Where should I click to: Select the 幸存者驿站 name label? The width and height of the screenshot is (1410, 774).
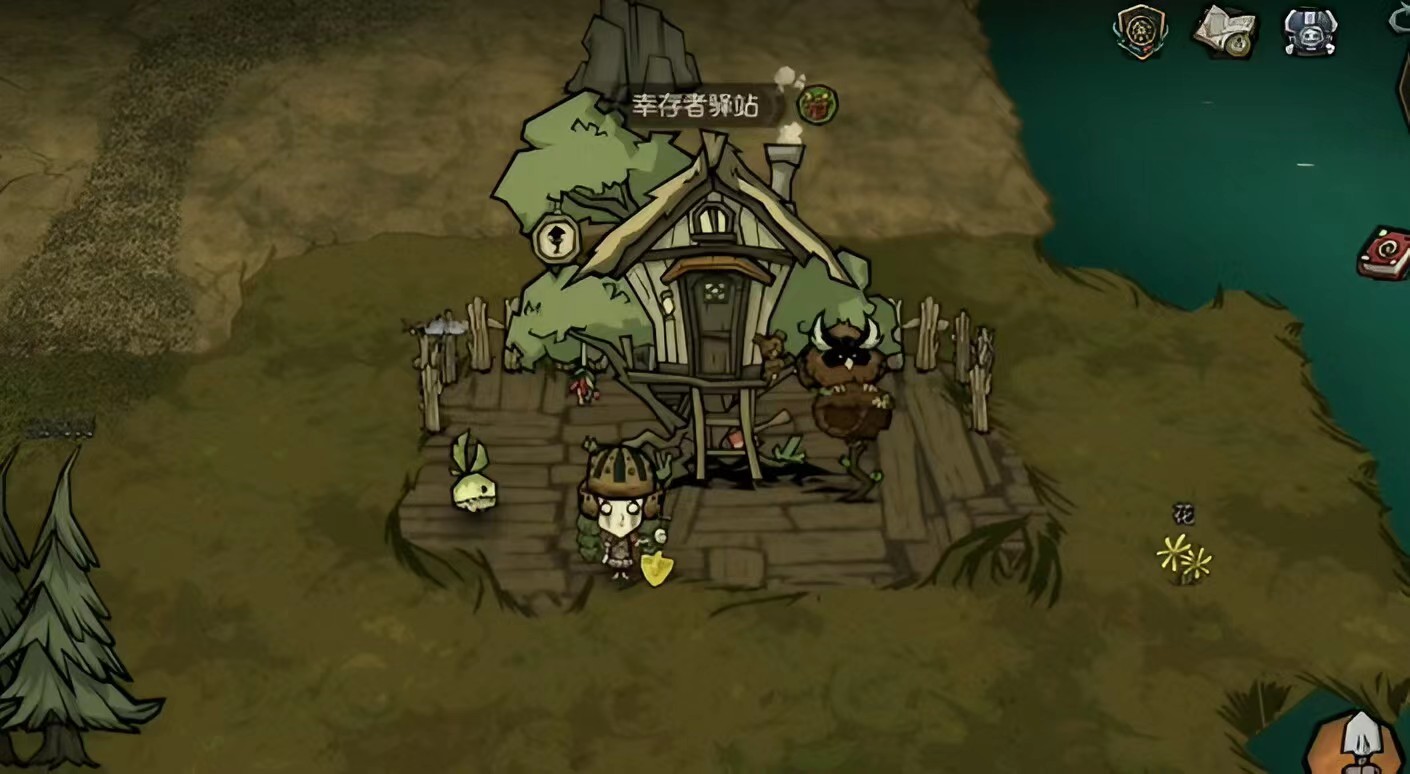coord(694,105)
